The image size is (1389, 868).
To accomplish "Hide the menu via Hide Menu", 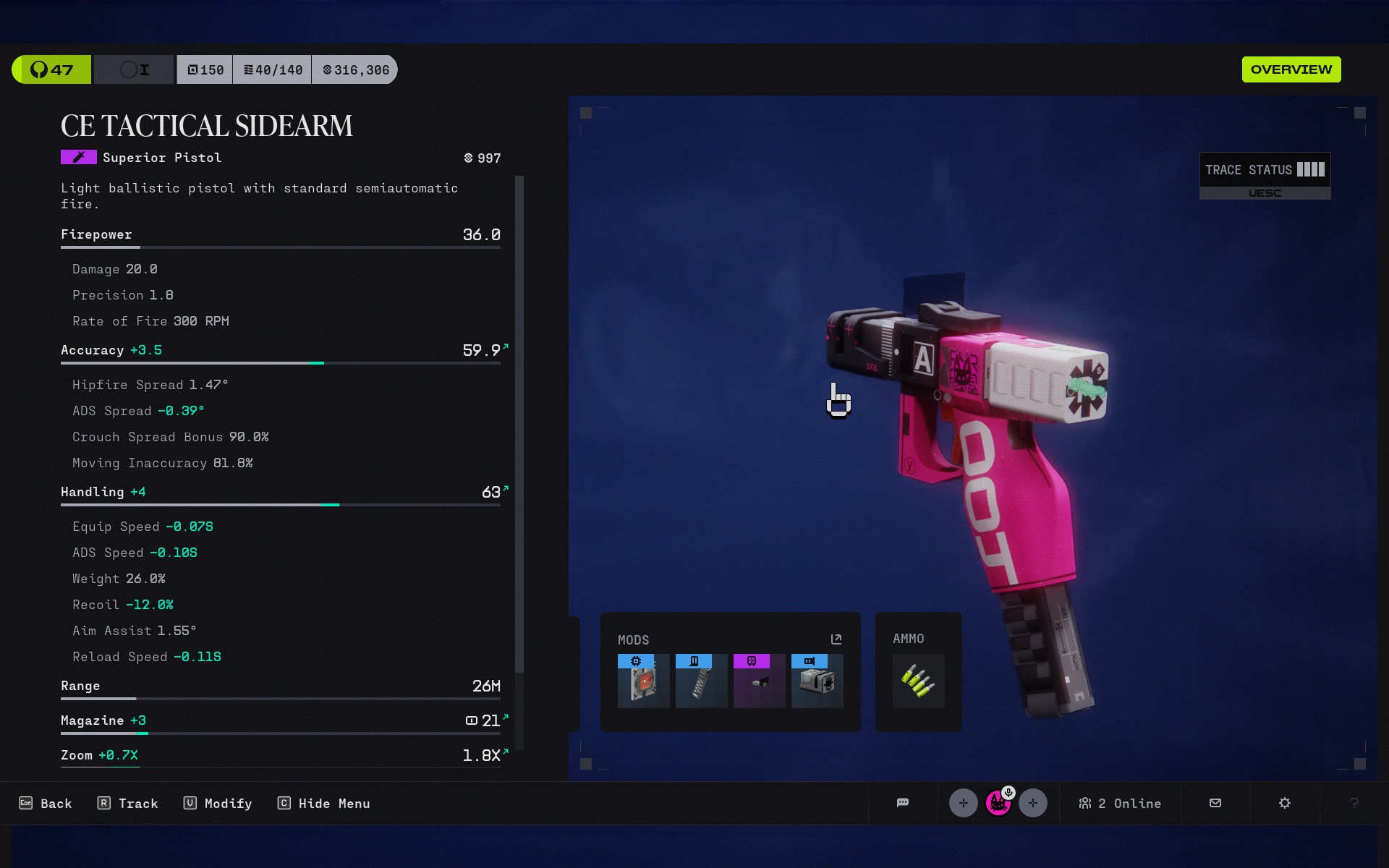I will [x=323, y=804].
